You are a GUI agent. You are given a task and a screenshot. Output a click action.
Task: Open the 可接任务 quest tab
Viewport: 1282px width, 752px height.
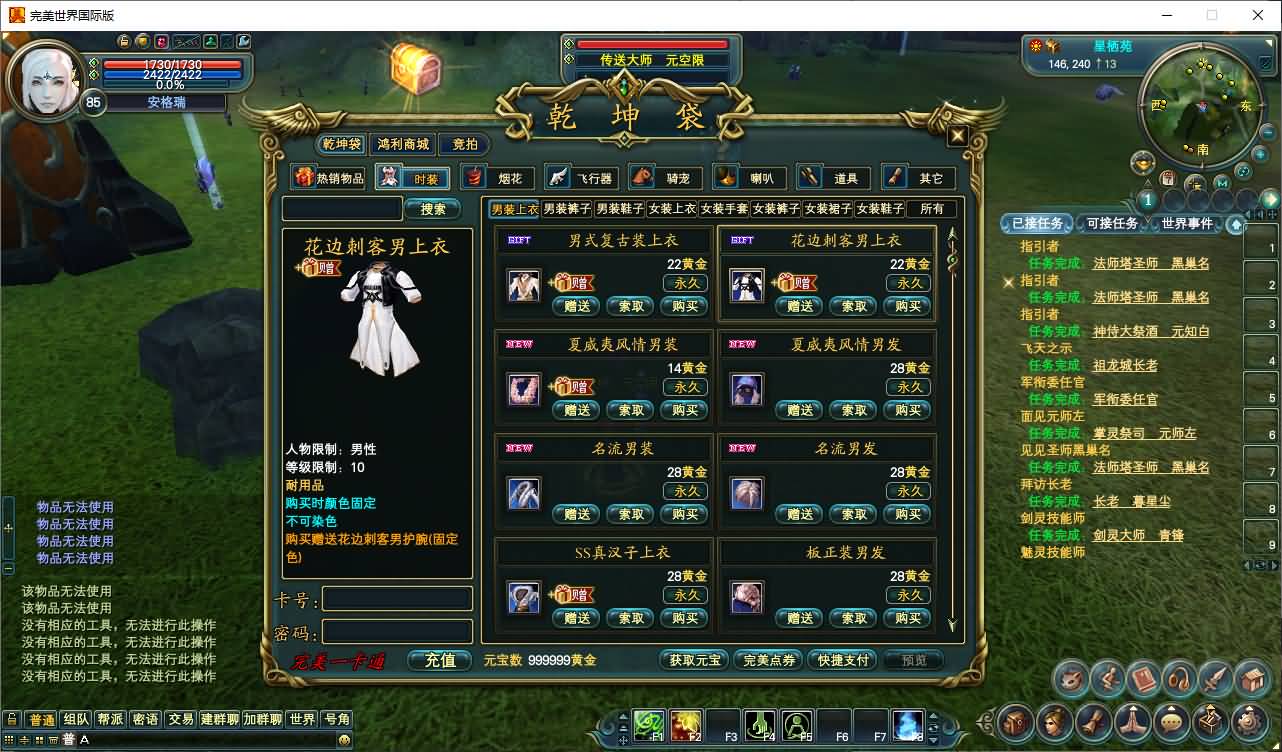tap(1111, 223)
